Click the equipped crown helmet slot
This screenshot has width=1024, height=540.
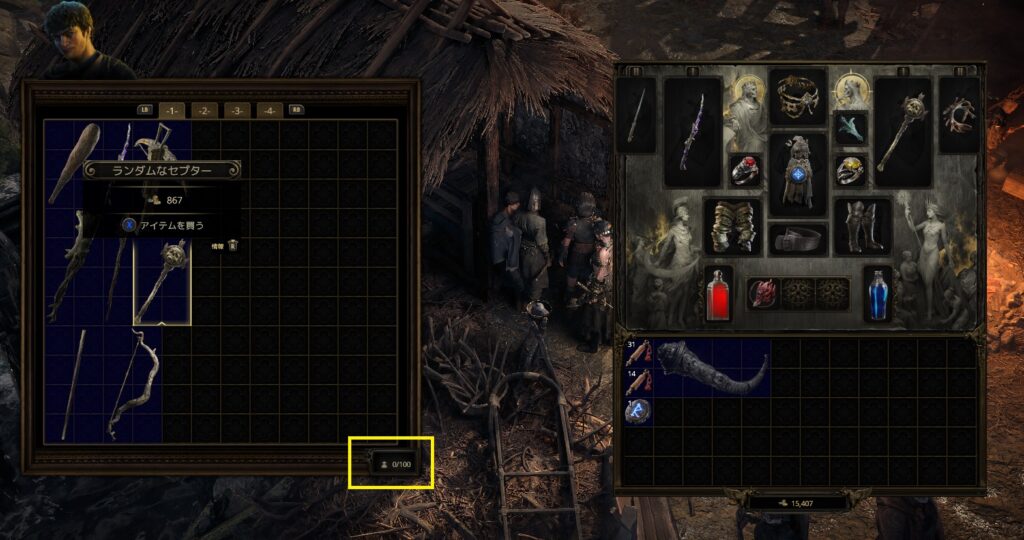pyautogui.click(x=797, y=96)
